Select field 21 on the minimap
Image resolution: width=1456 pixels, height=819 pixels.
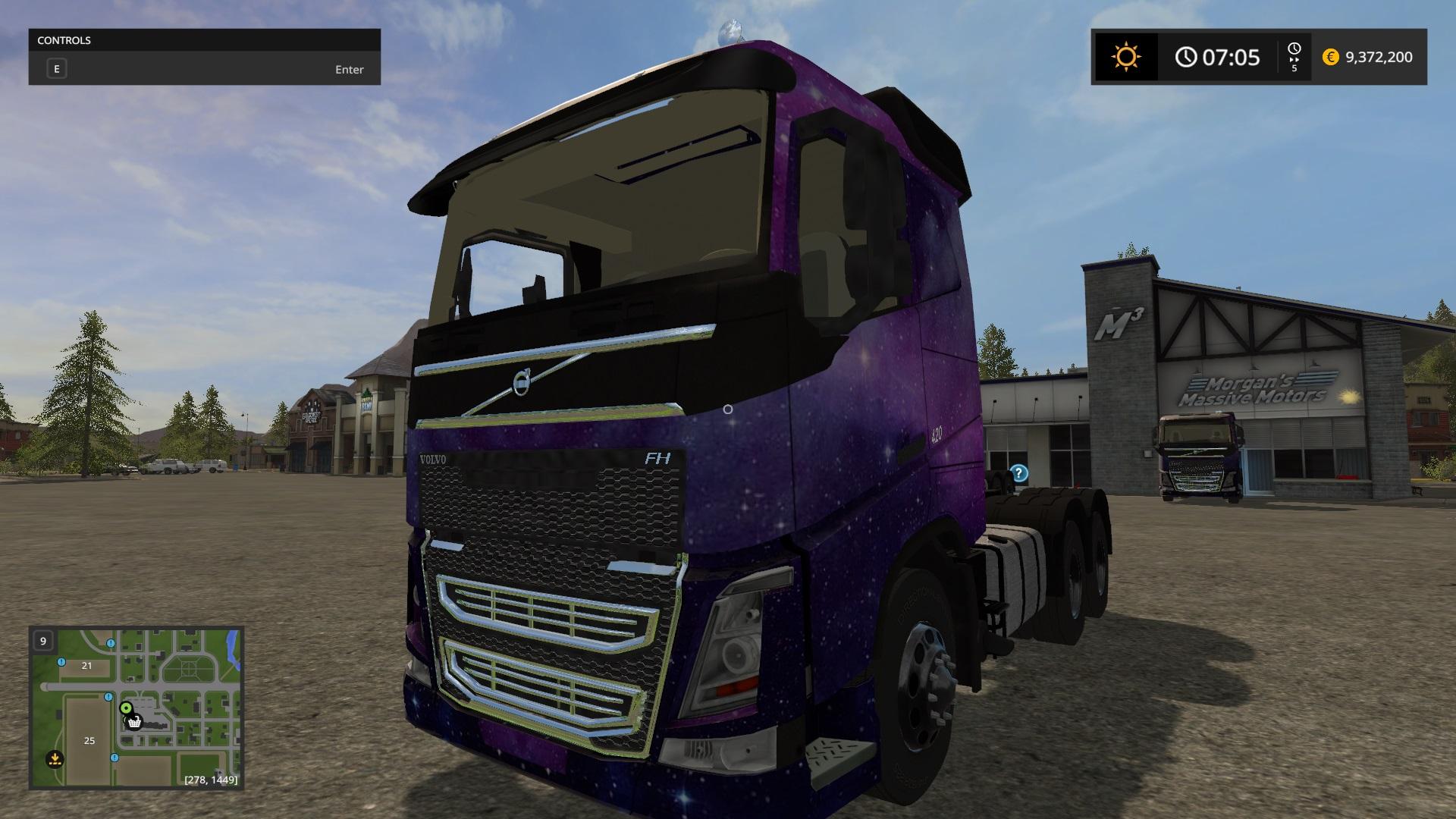86,665
